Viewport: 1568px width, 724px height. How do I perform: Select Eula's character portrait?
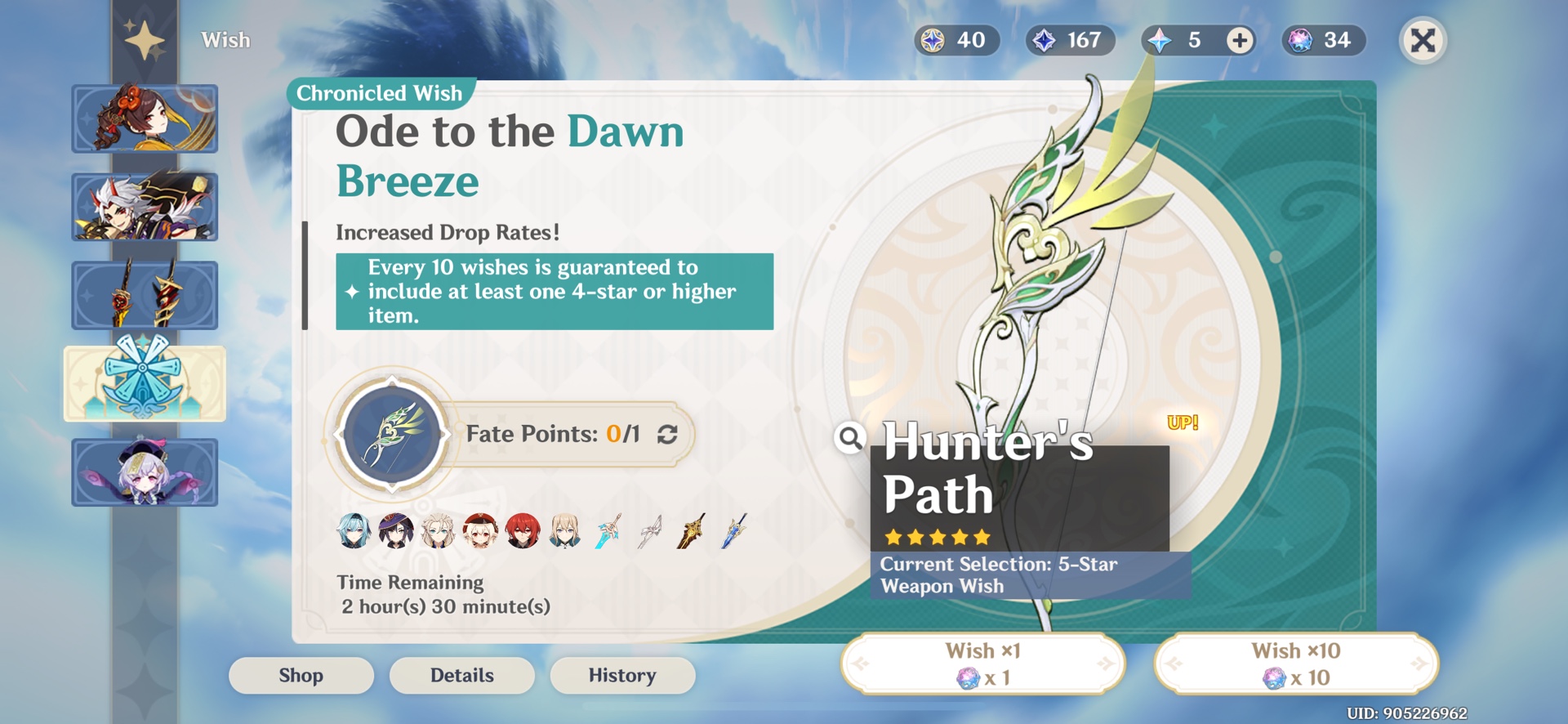coord(353,531)
